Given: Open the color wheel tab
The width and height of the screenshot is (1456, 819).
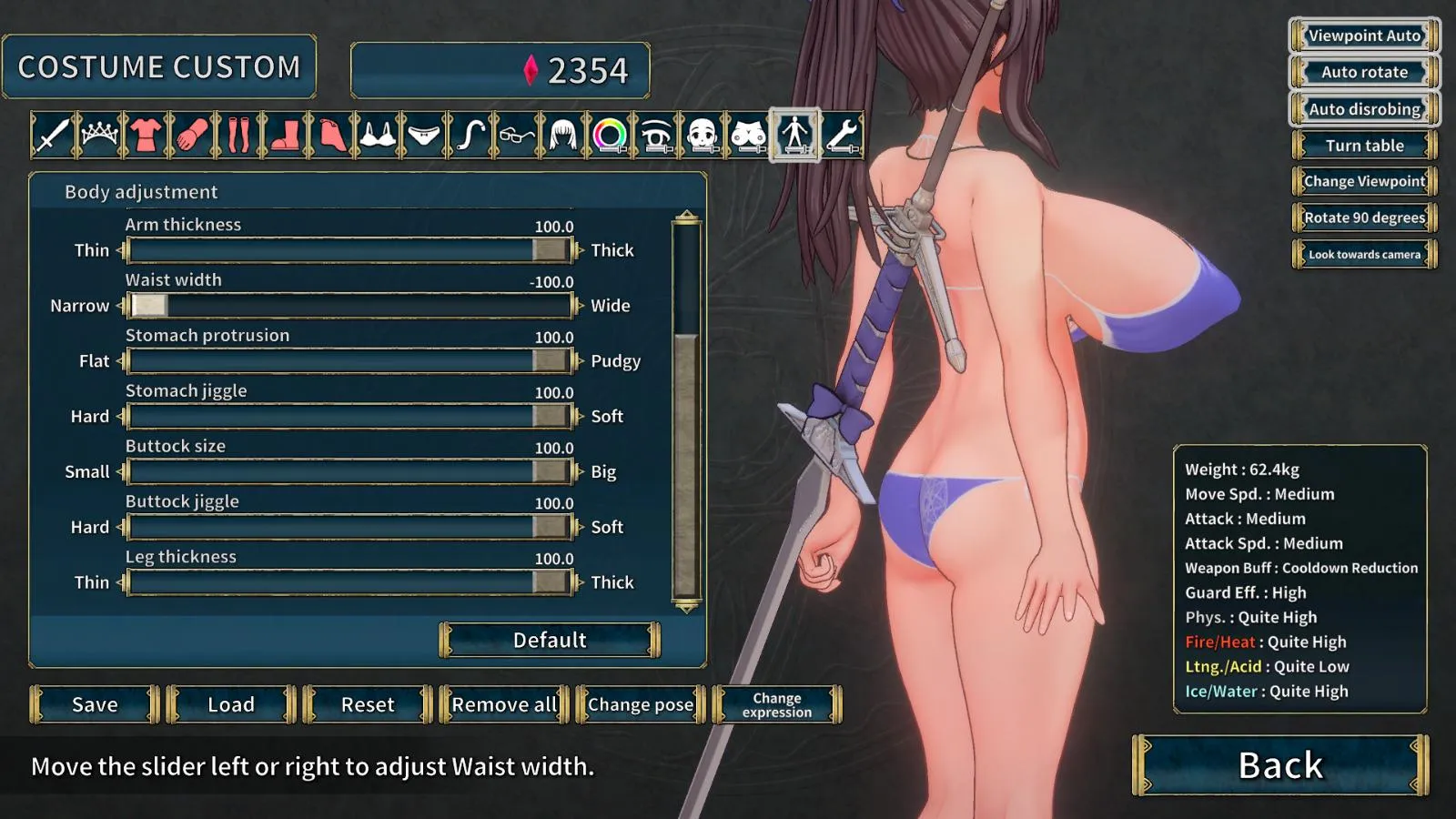Looking at the screenshot, I should tap(610, 136).
